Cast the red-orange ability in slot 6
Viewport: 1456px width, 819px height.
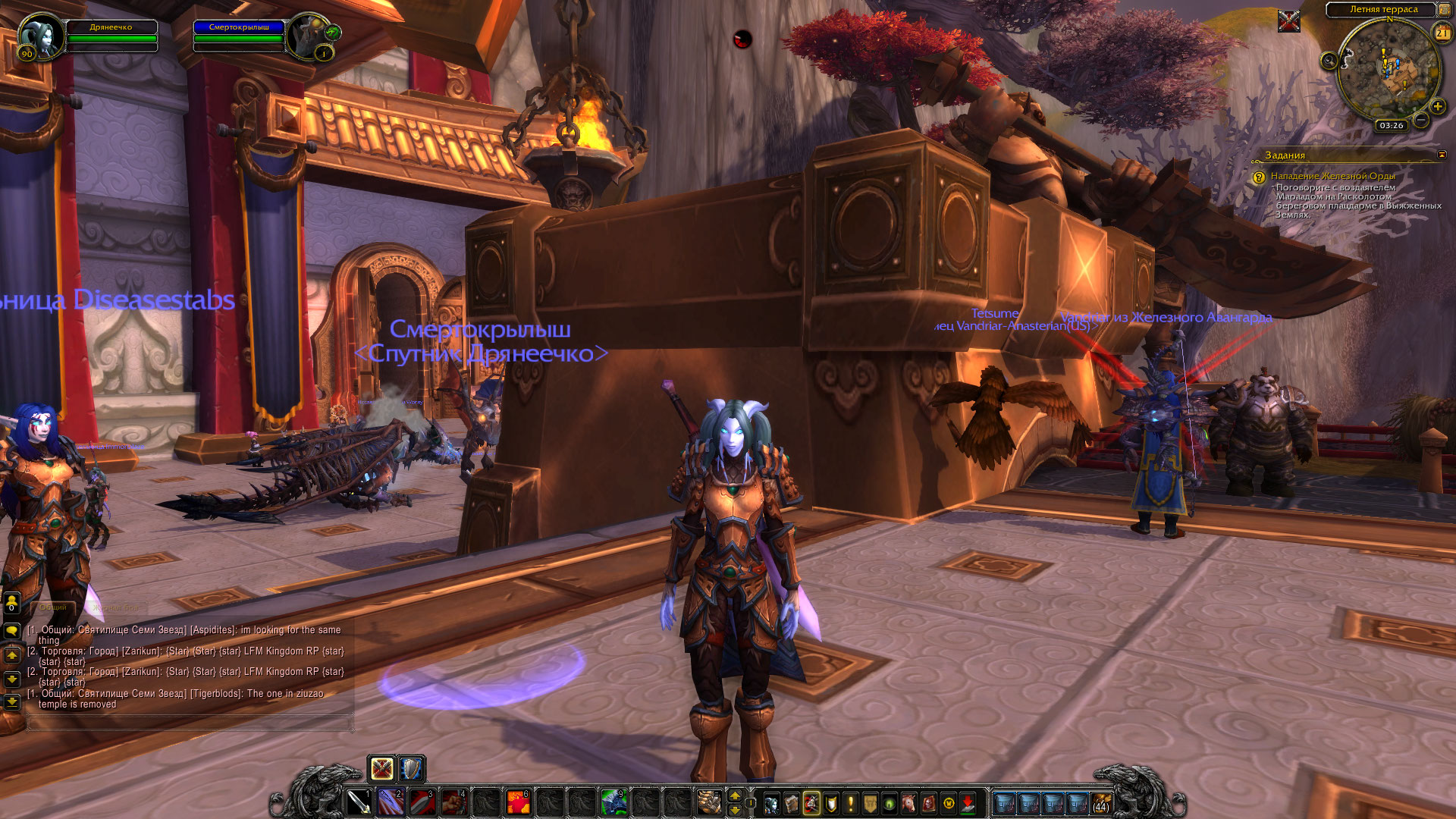[517, 802]
